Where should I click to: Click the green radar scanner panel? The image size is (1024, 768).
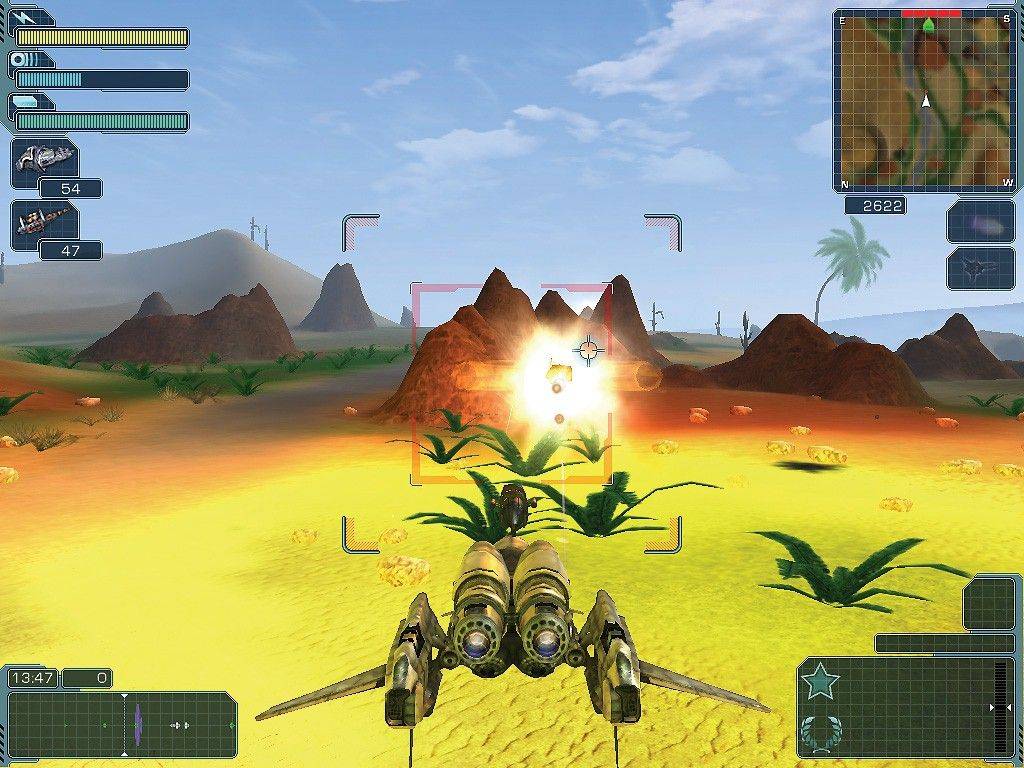pos(122,724)
